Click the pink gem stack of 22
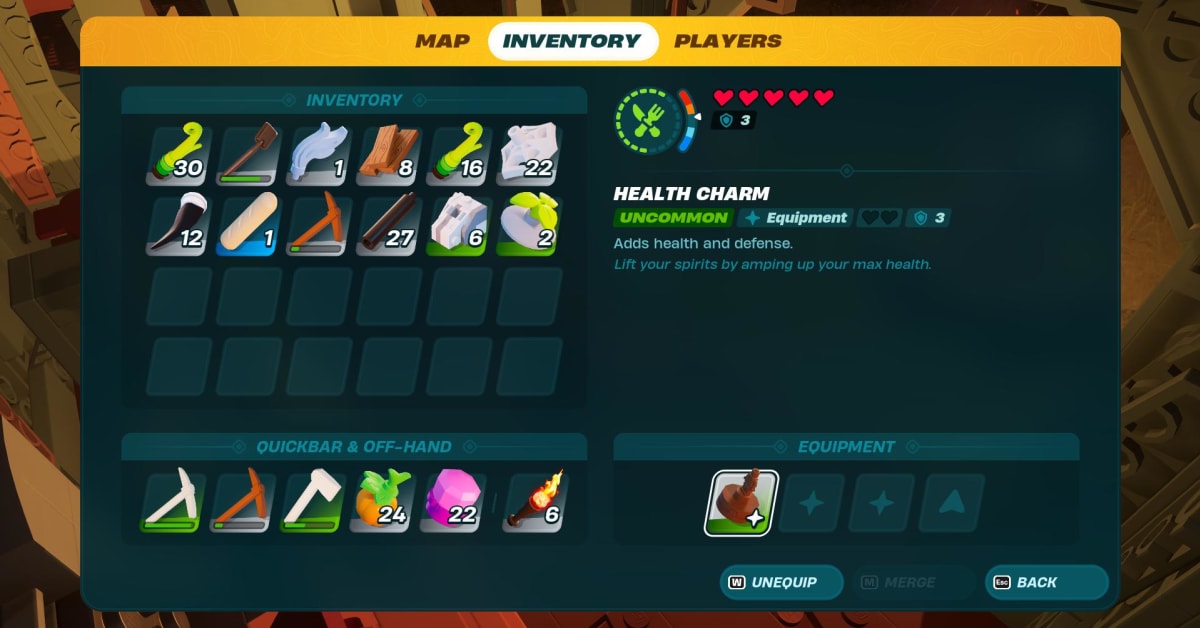Screen dimensions: 1200x628 pyautogui.click(x=453, y=501)
